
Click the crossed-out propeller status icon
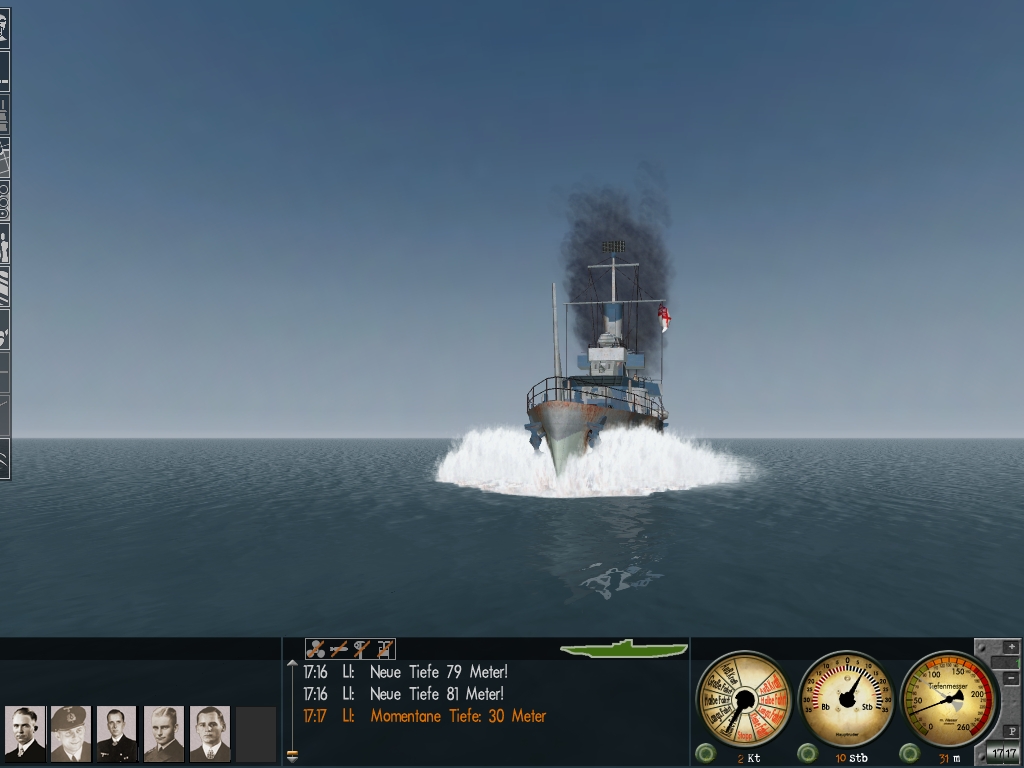click(316, 649)
